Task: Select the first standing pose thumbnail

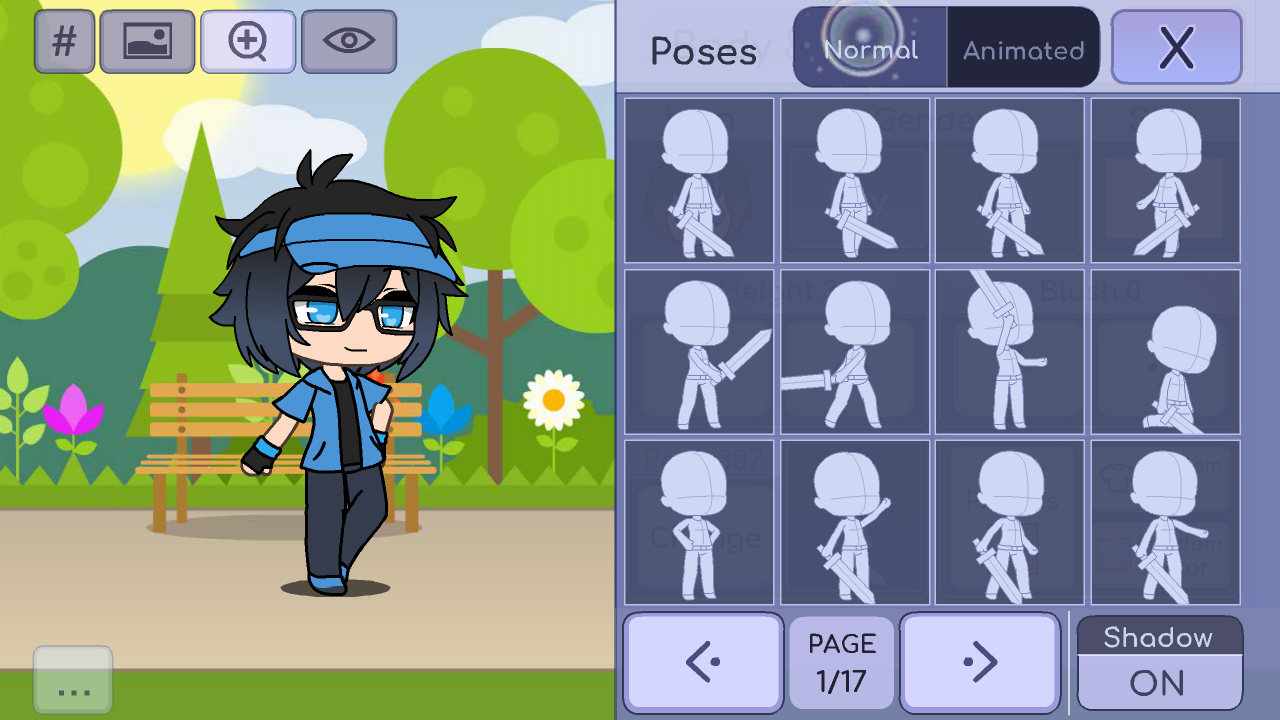Action: [699, 180]
